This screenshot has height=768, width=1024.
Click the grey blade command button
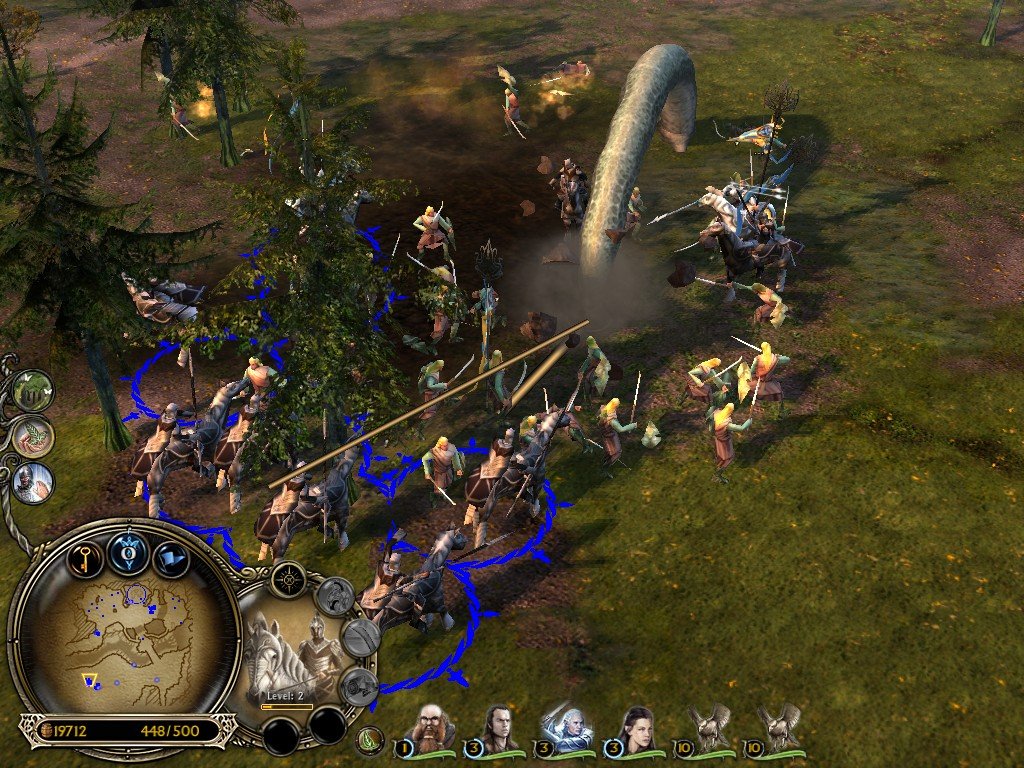click(360, 637)
